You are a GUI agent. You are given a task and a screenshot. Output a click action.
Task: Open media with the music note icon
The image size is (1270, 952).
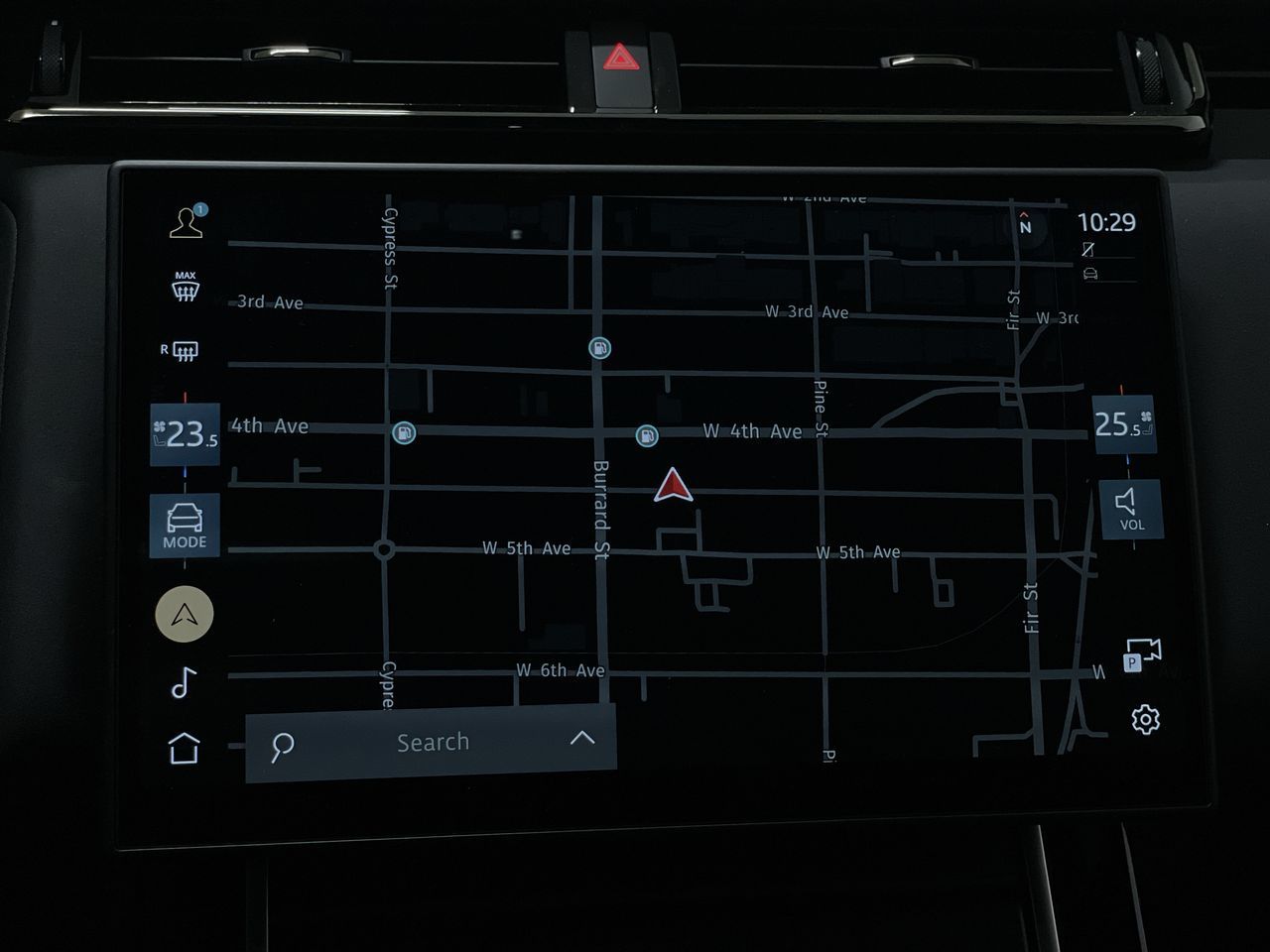click(183, 683)
